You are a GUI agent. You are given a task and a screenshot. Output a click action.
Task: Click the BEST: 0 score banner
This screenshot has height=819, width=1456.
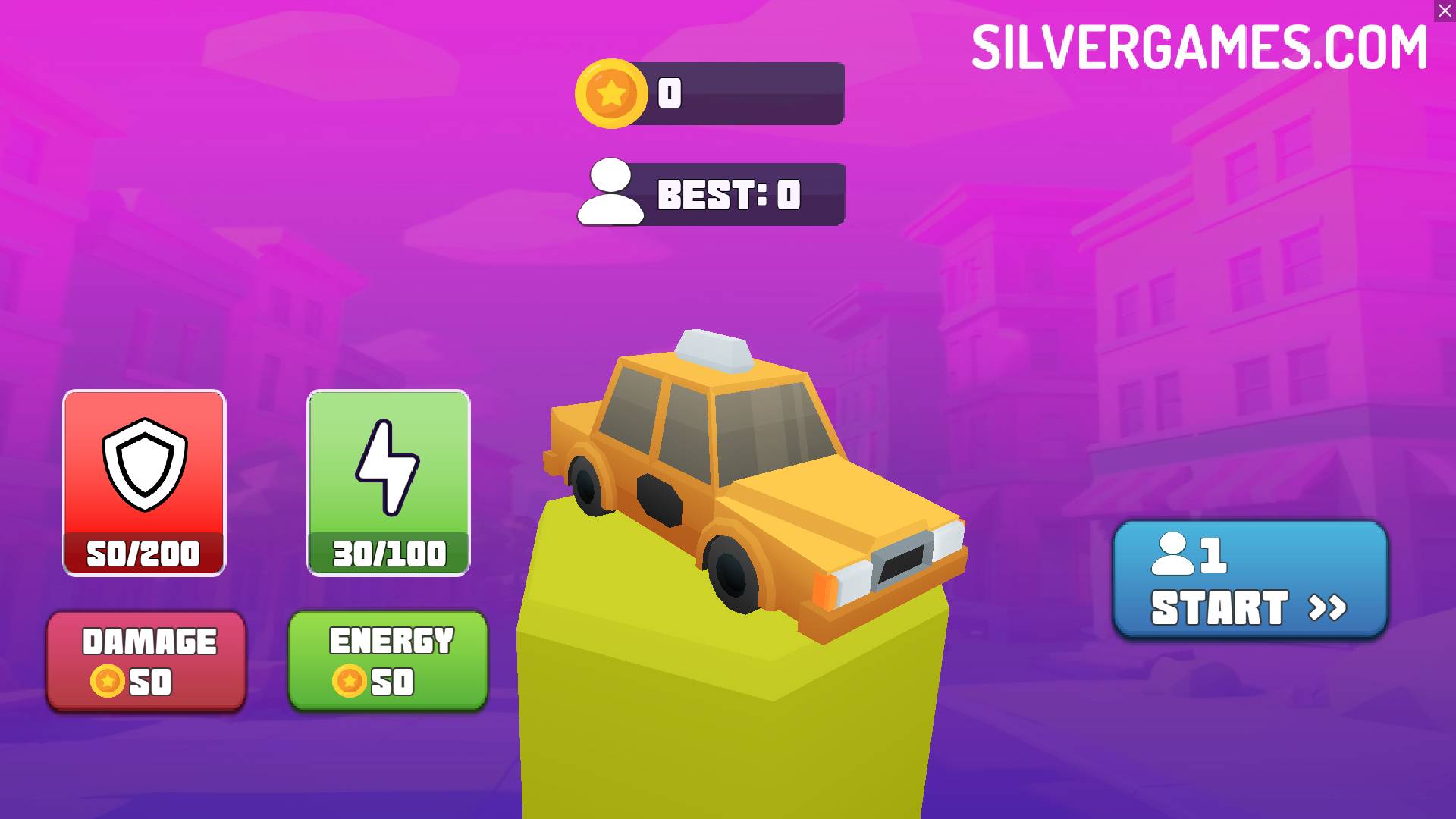[728, 193]
